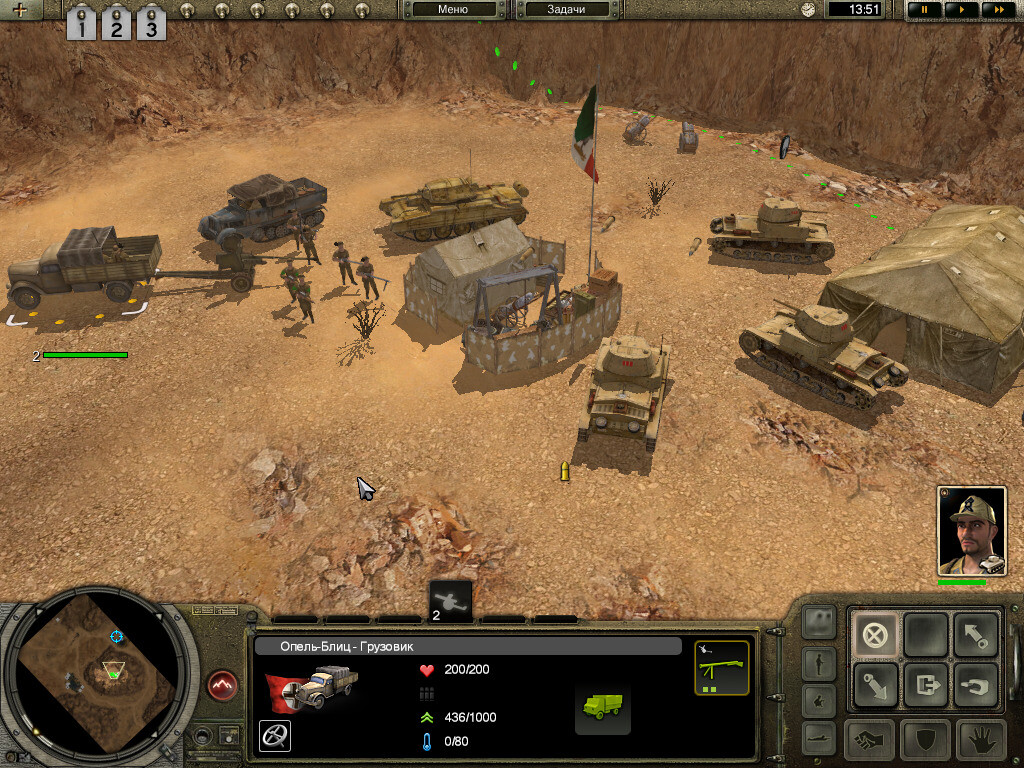Select control group 3 tag
This screenshot has height=768, width=1024.
150,24
